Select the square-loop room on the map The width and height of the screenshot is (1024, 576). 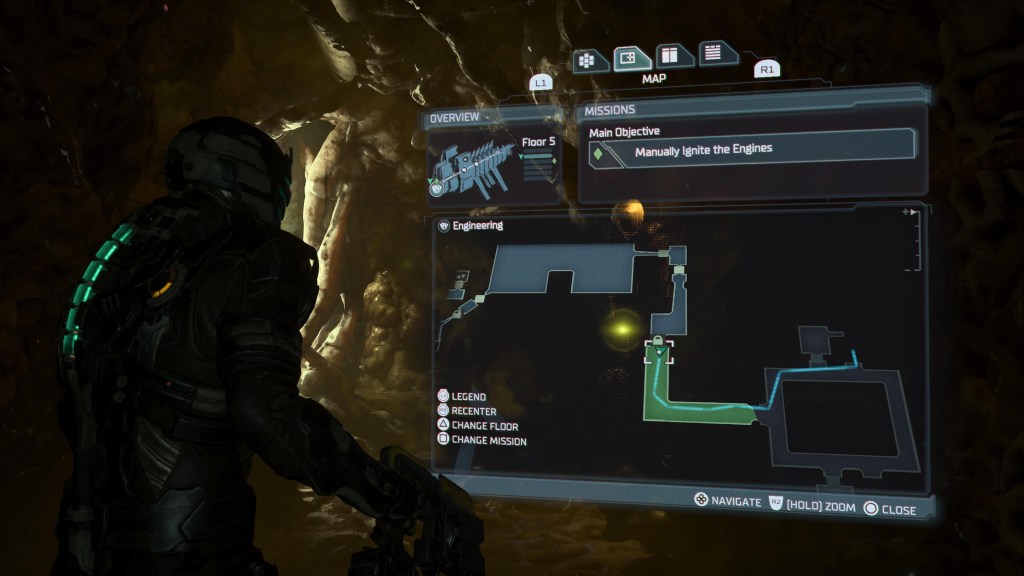[838, 415]
